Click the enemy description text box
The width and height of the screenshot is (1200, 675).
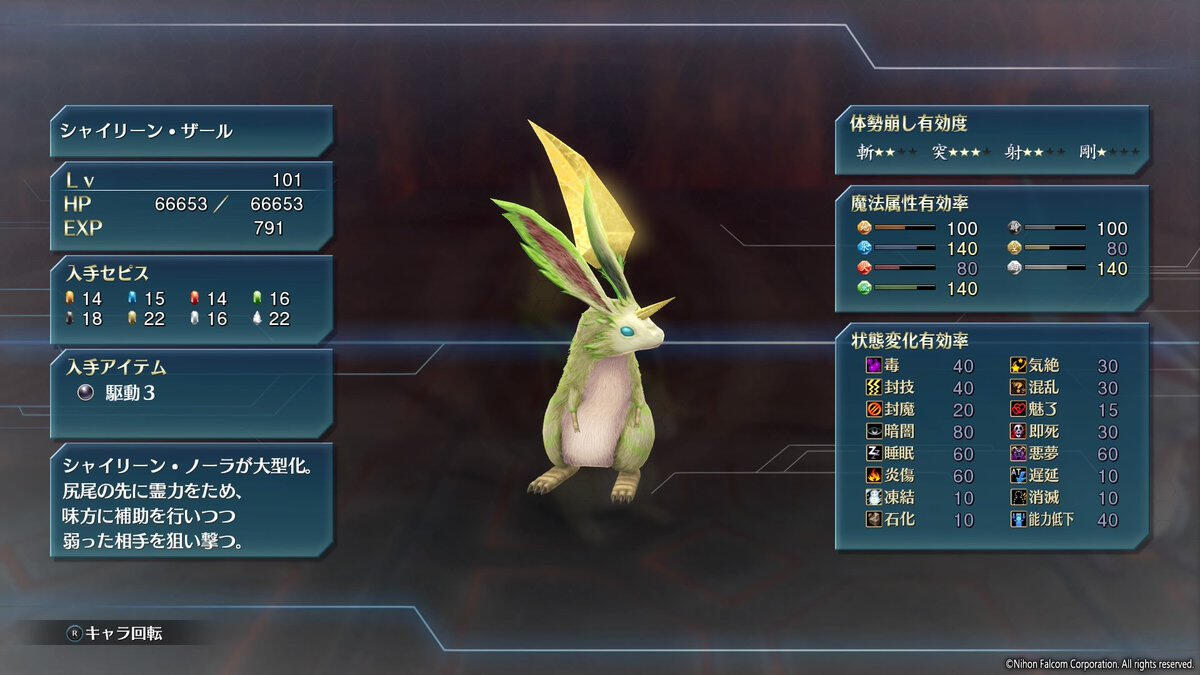(191, 504)
